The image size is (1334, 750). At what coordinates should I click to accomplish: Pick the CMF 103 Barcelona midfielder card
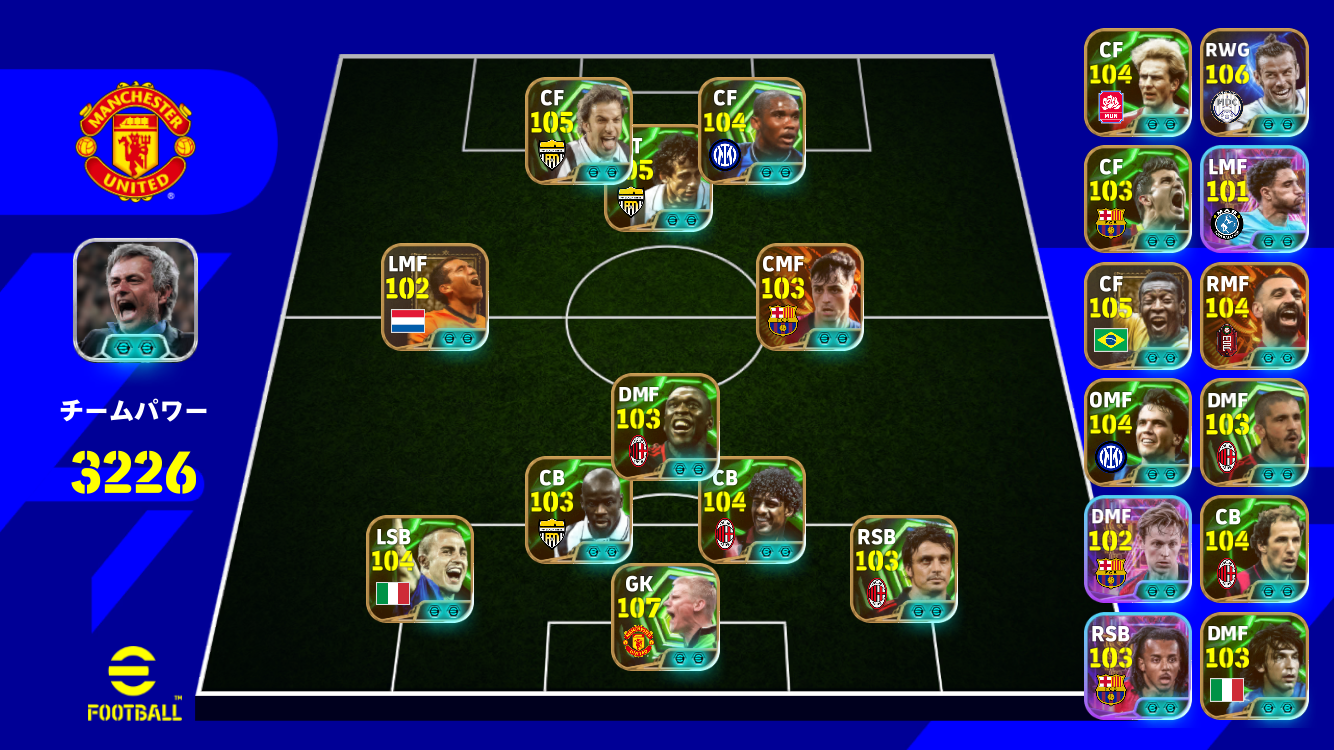tap(810, 297)
